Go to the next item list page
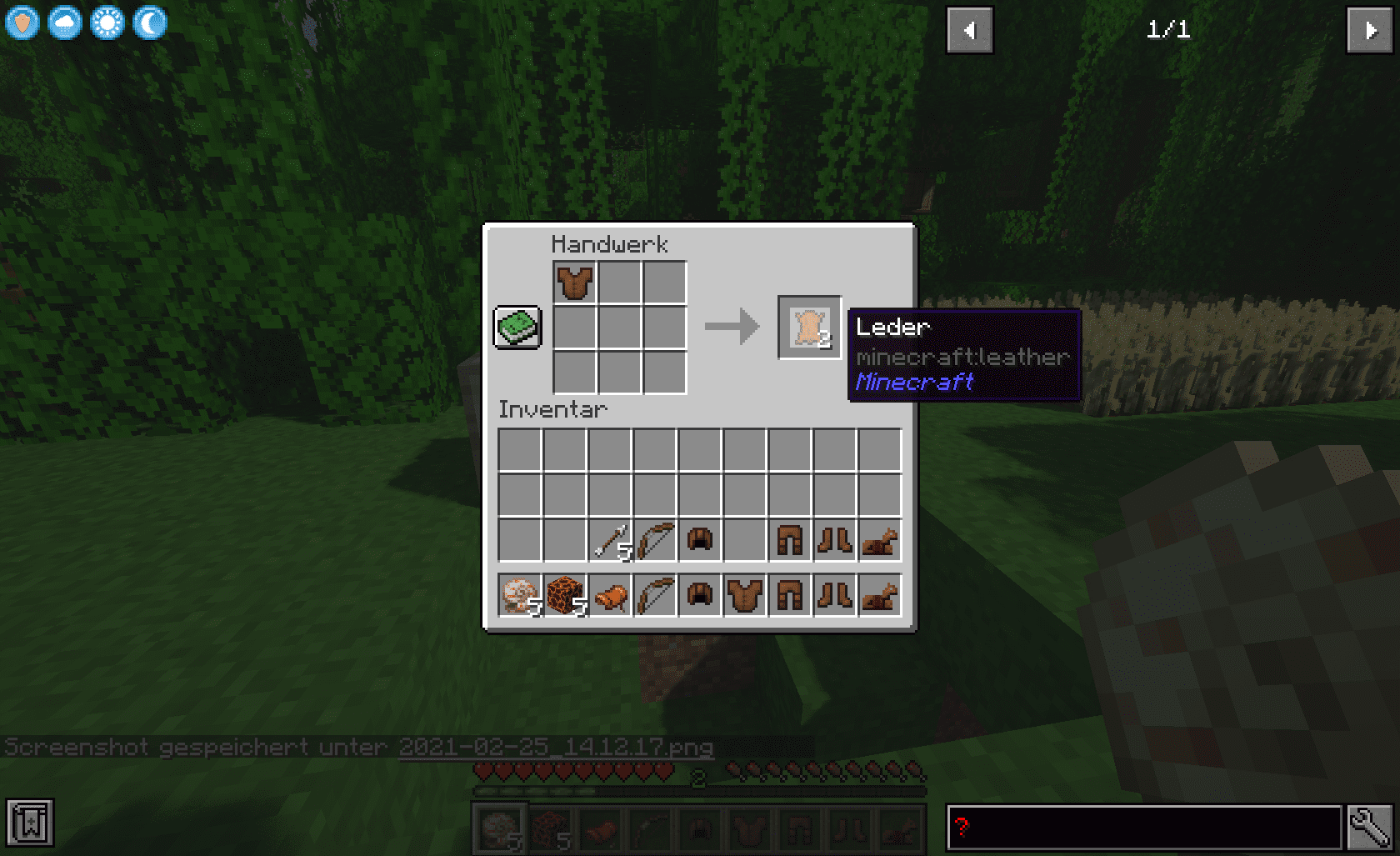The image size is (1400, 856). pos(1369,31)
